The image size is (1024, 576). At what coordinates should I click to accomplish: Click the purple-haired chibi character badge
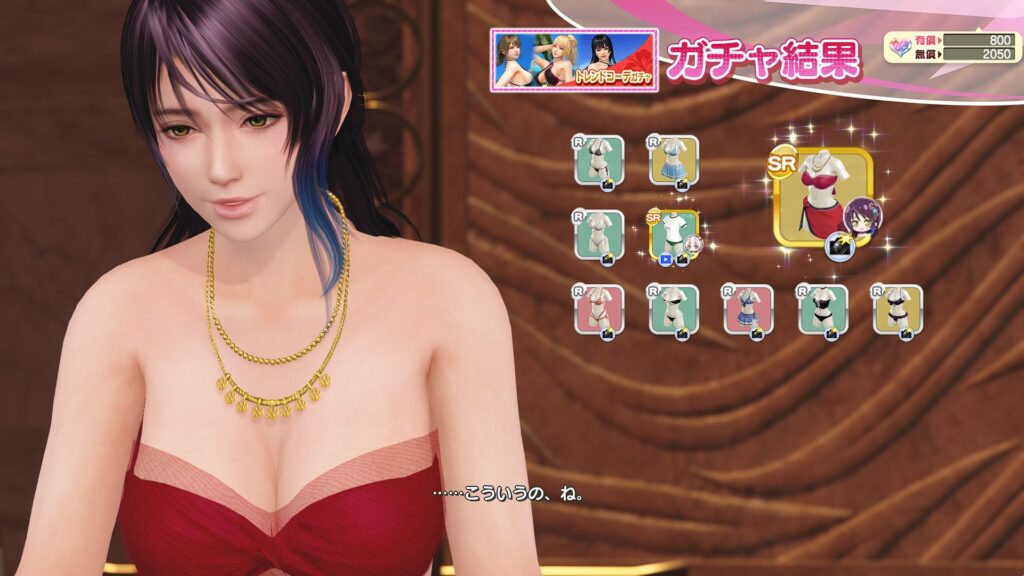click(x=861, y=217)
